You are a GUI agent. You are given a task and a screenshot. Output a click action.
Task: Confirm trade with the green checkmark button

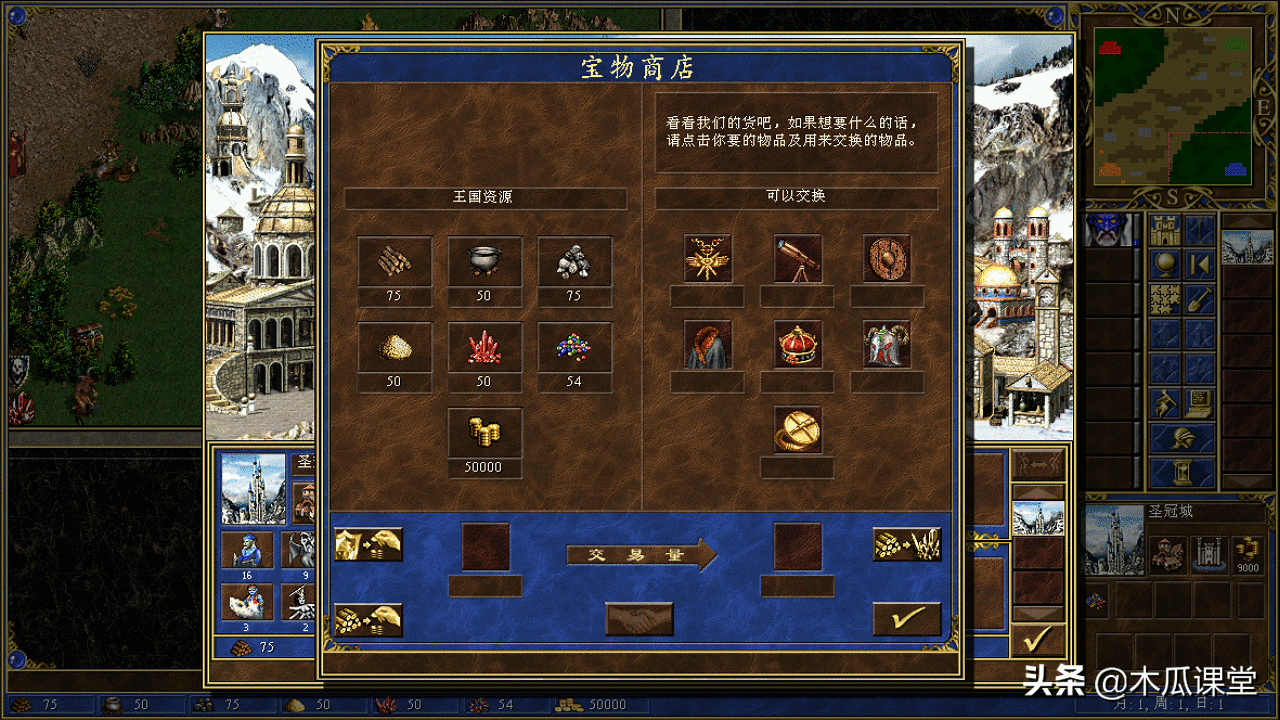pyautogui.click(x=906, y=616)
